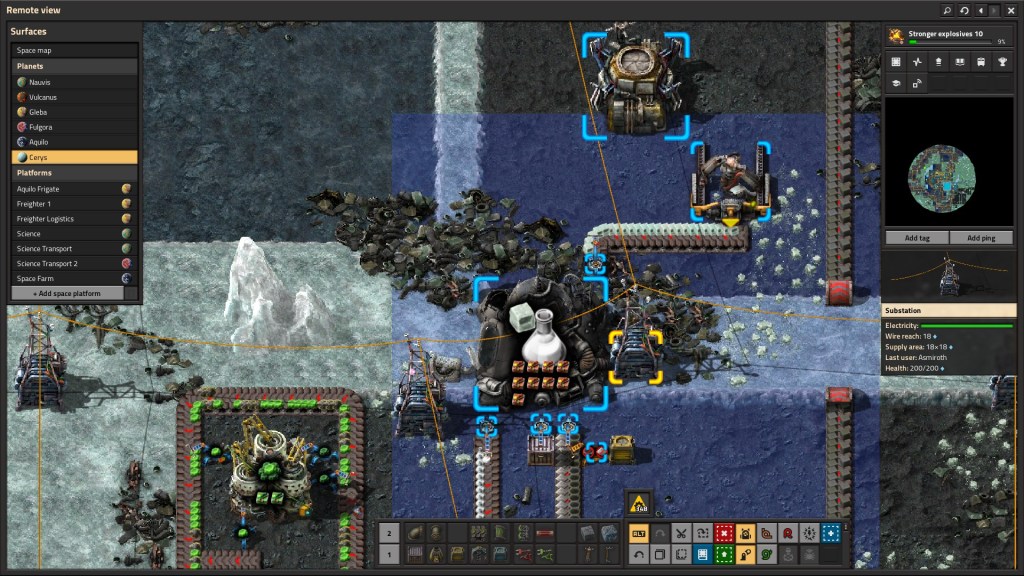Activate the scissors cut tool
Image resolution: width=1024 pixels, height=576 pixels.
click(681, 533)
